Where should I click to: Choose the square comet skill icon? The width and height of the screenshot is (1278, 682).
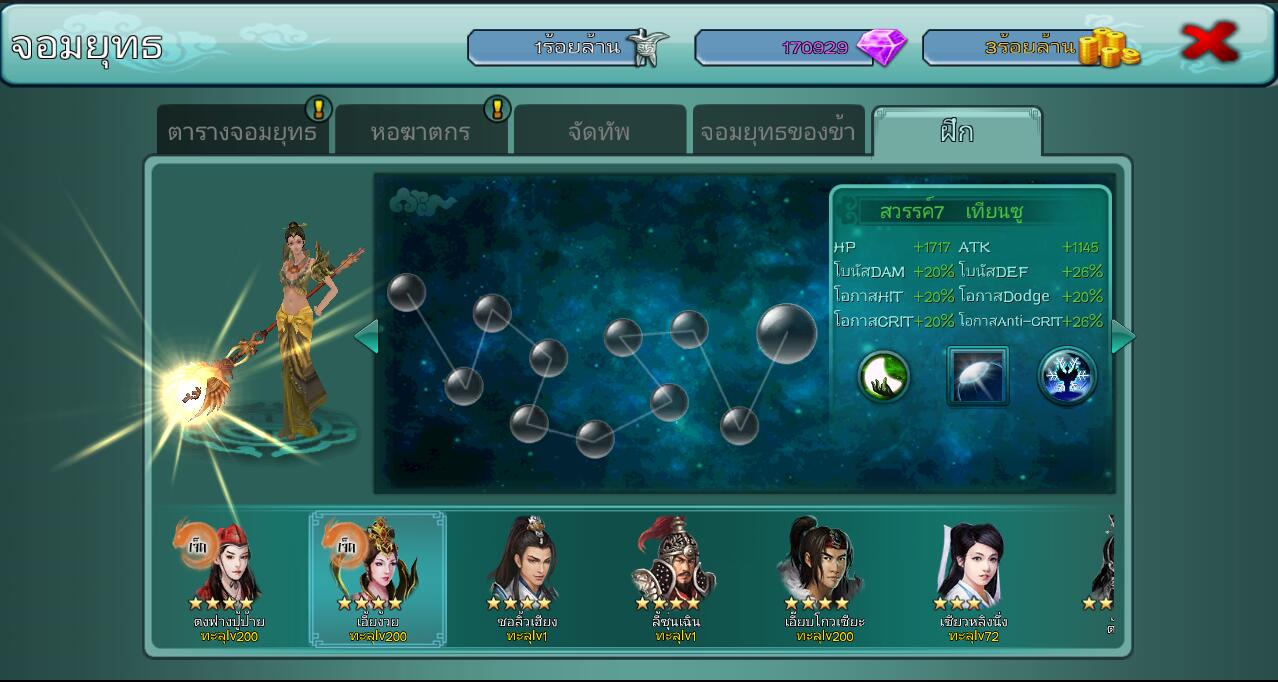pyautogui.click(x=977, y=376)
